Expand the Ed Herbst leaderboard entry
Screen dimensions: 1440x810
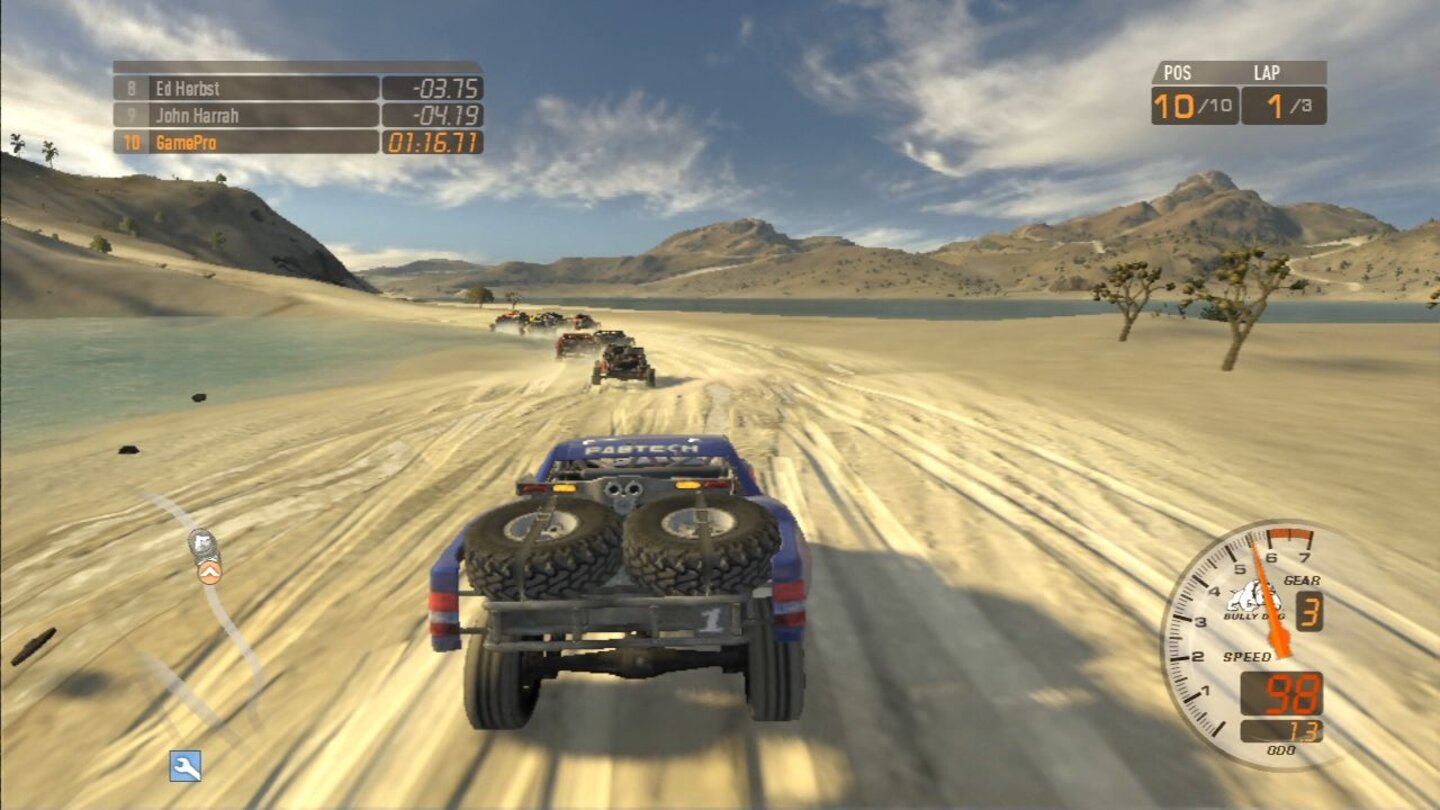point(240,88)
